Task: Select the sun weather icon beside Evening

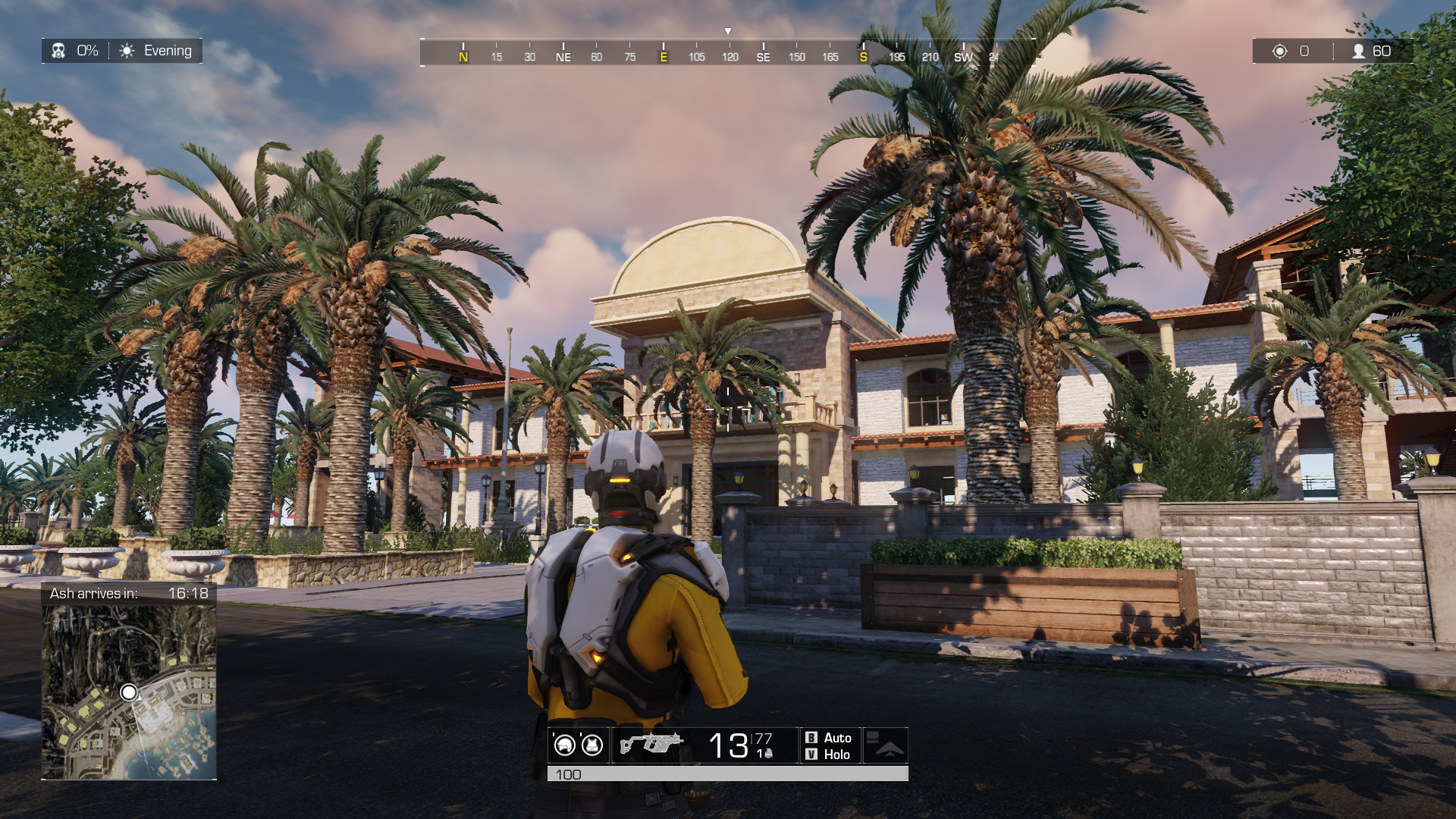Action: coord(126,51)
